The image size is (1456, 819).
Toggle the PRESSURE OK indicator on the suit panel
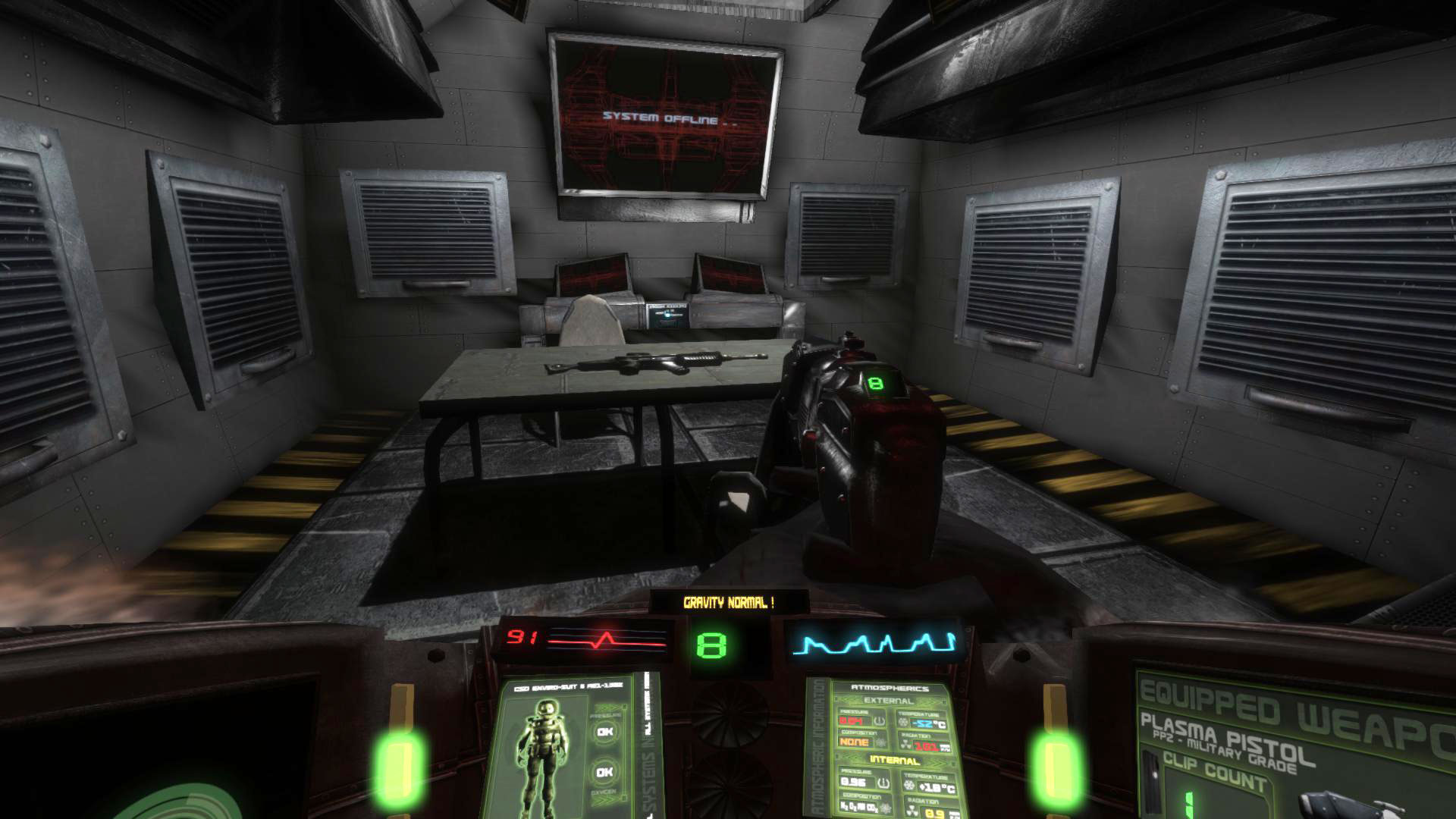click(x=604, y=732)
